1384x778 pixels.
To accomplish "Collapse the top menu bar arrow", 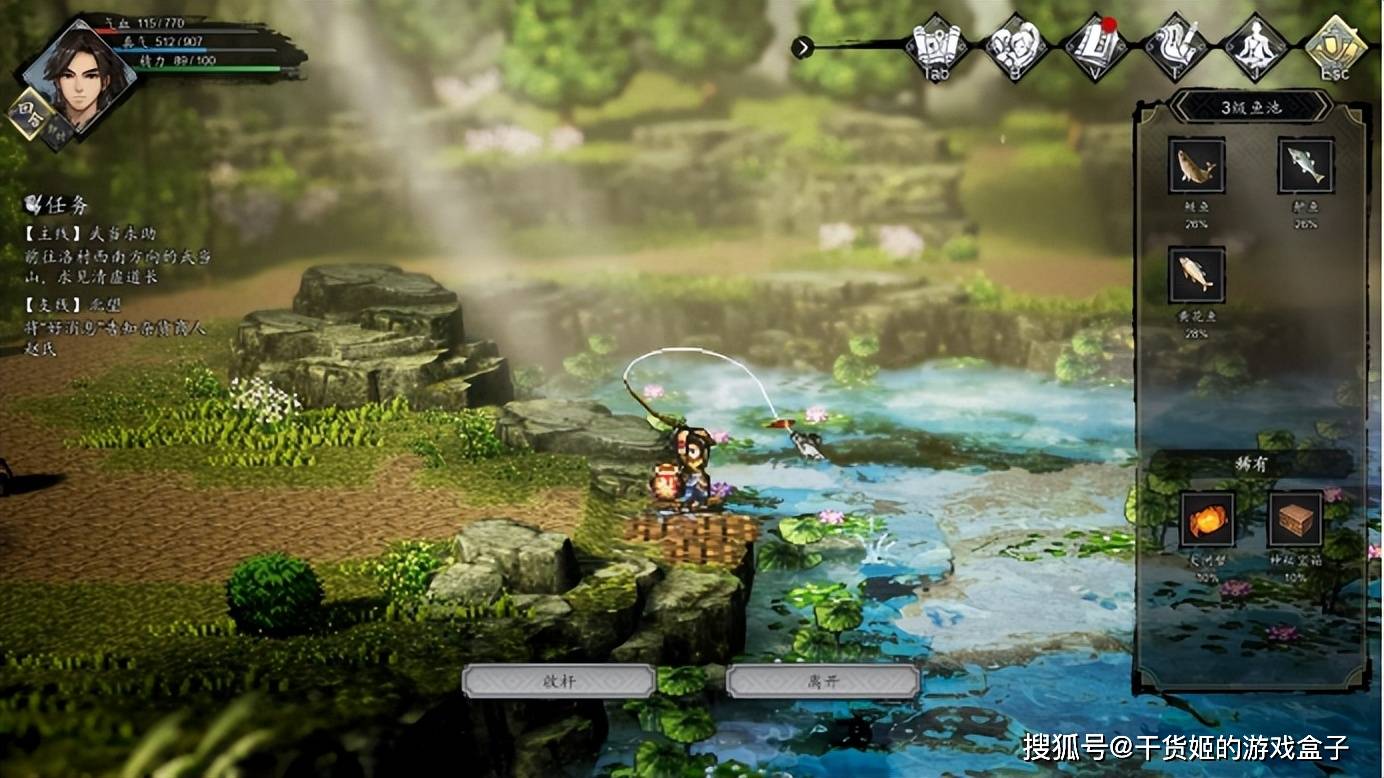I will (x=802, y=47).
